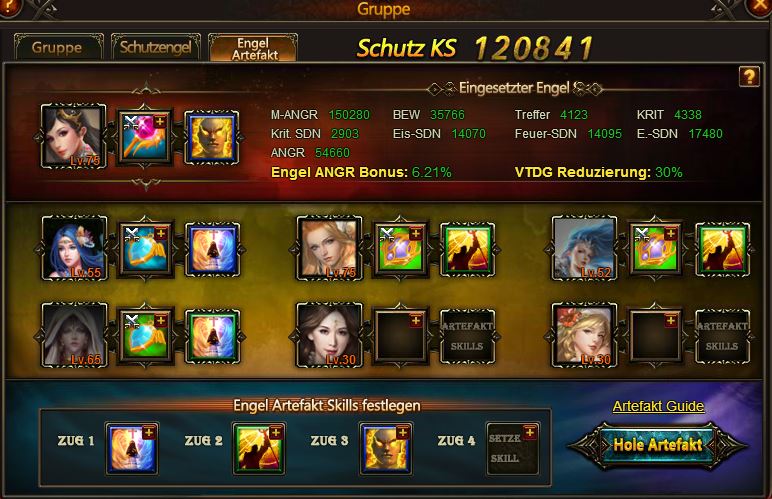Click the hooded angel's artifact slot
The width and height of the screenshot is (772, 499).
click(146, 335)
